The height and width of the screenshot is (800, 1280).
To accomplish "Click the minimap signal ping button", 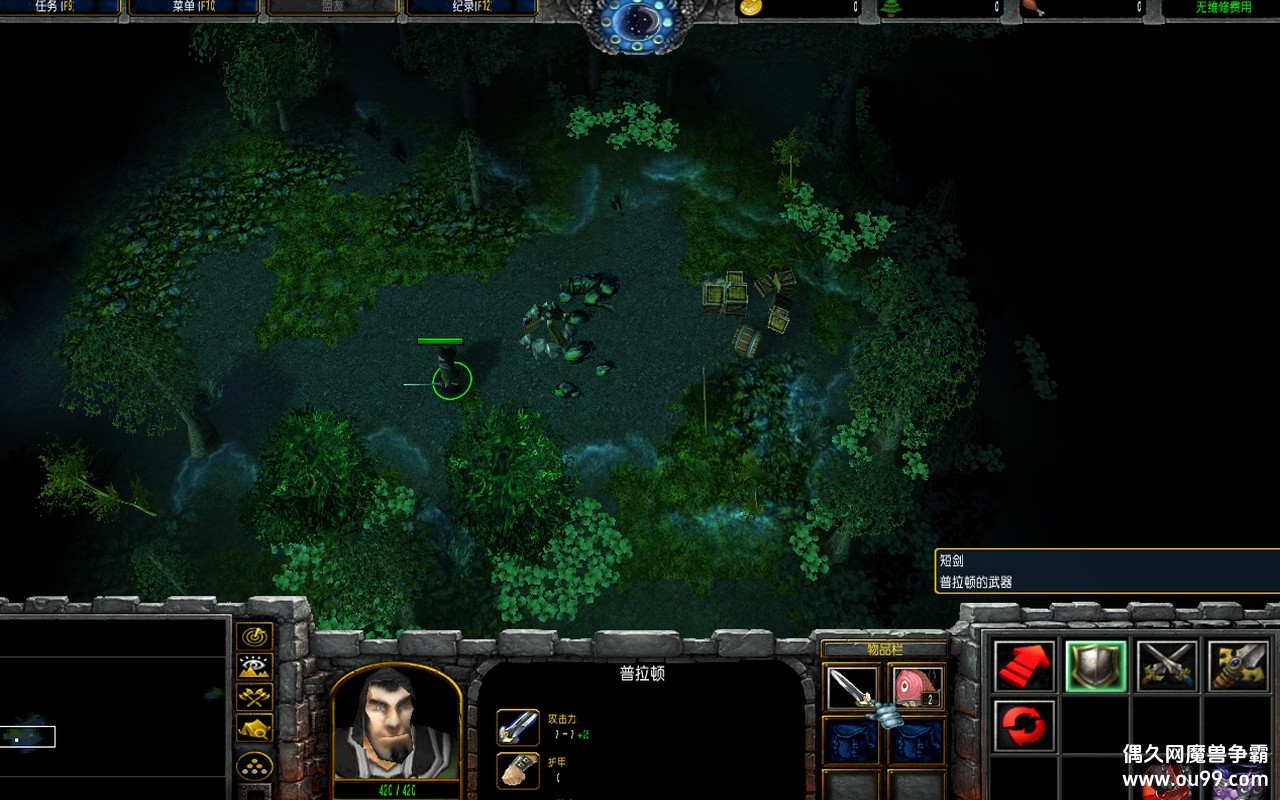I will pyautogui.click(x=255, y=637).
